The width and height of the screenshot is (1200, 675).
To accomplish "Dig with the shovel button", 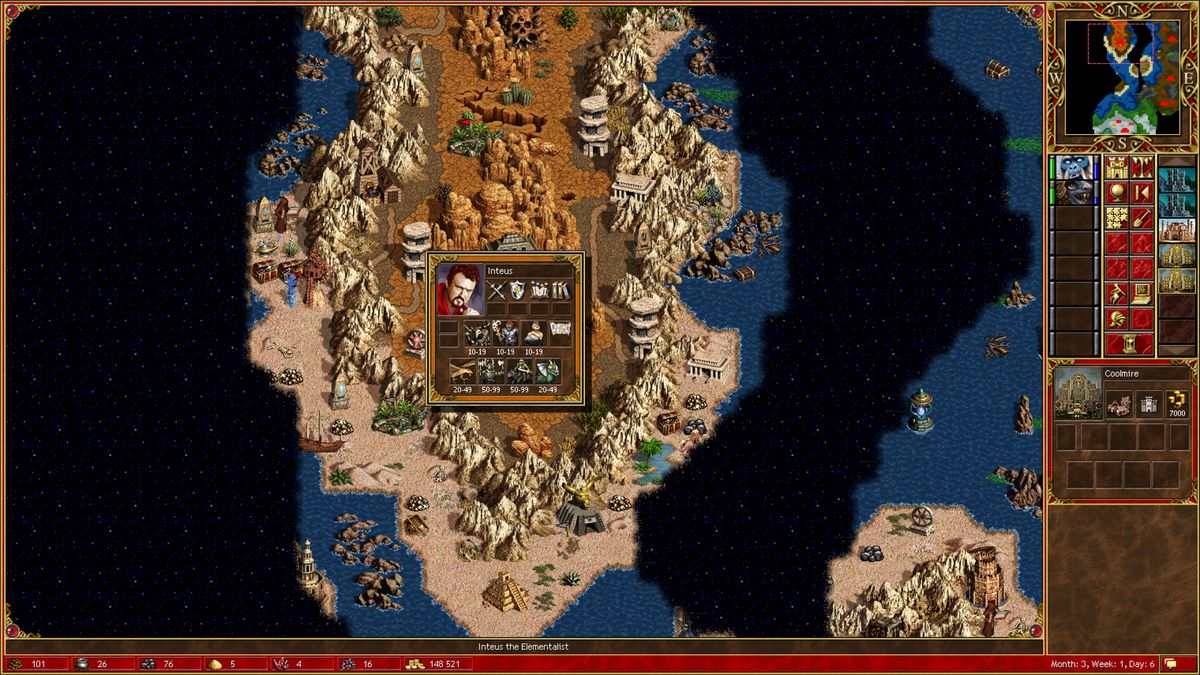I will pyautogui.click(x=1141, y=218).
